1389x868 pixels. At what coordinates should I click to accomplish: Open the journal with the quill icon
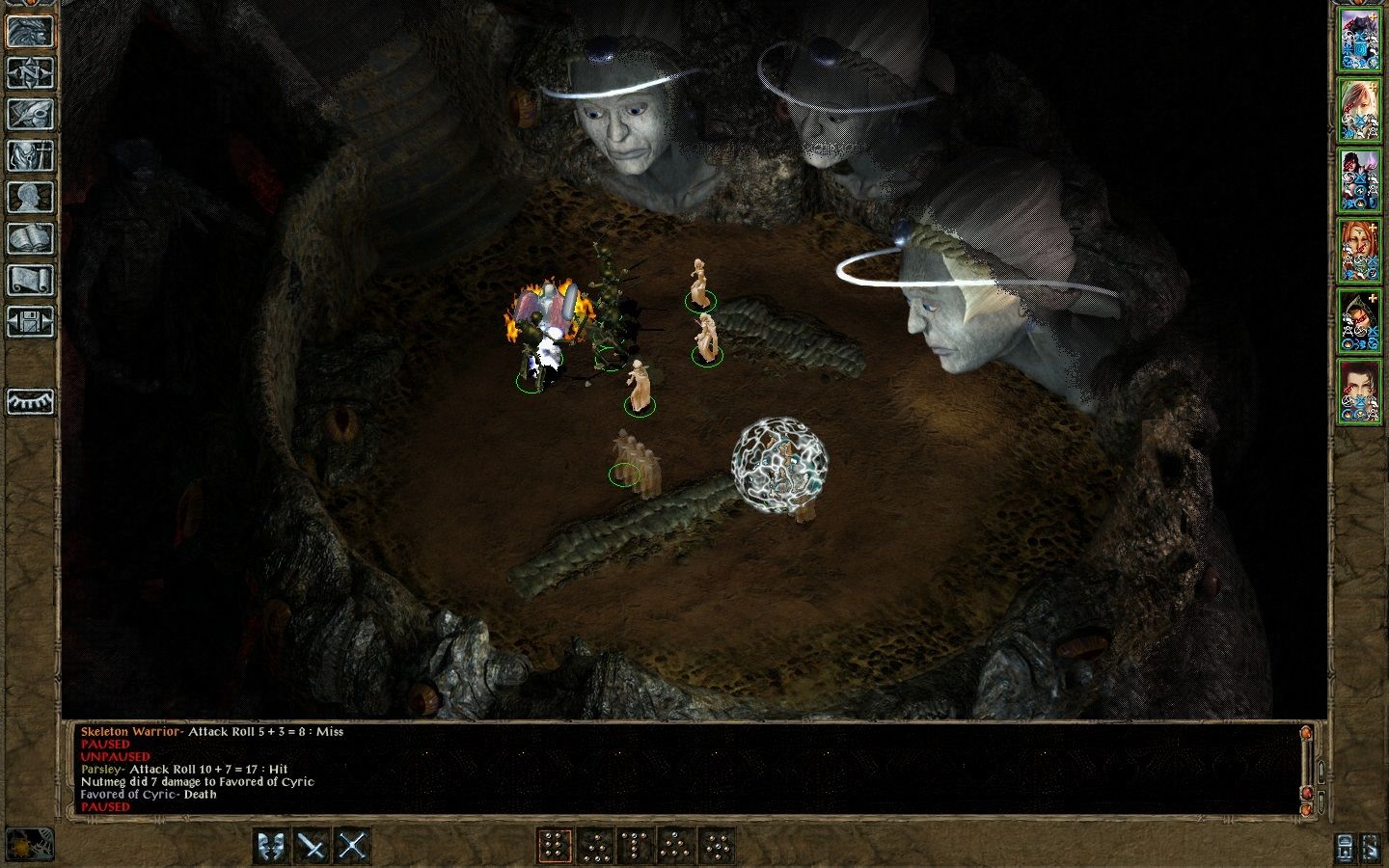coord(30,114)
